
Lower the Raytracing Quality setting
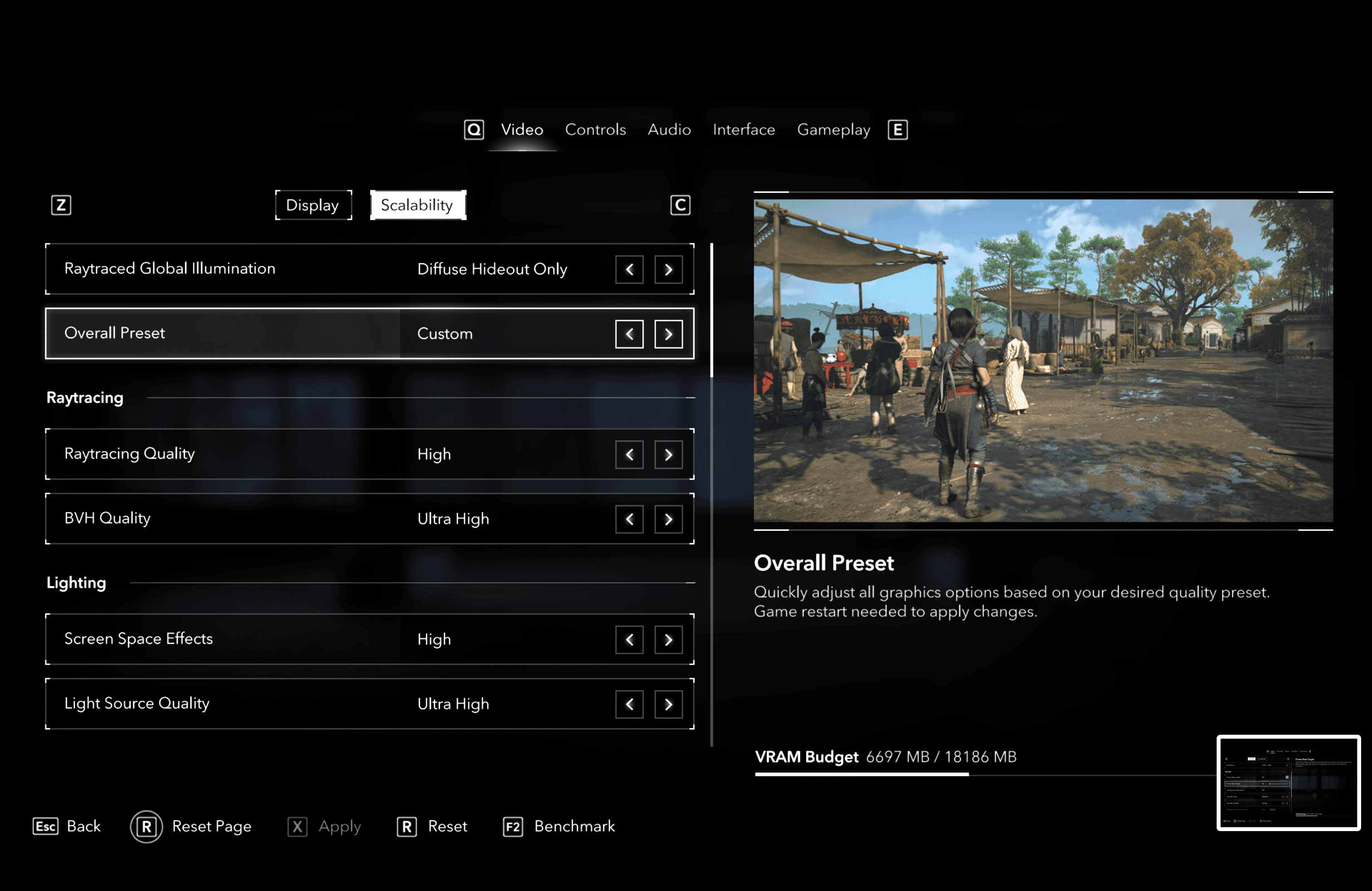click(x=629, y=455)
